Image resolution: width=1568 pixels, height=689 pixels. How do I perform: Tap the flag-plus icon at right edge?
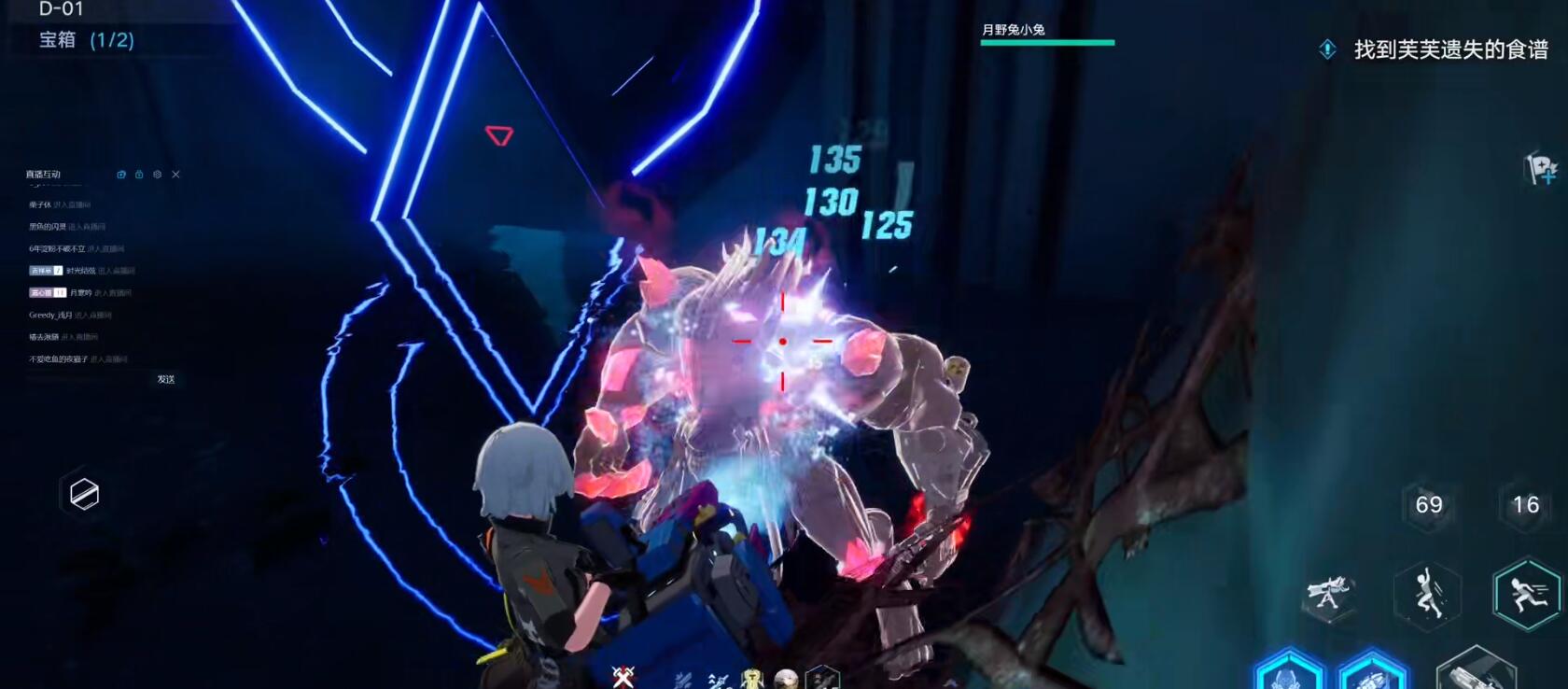pyautogui.click(x=1541, y=169)
